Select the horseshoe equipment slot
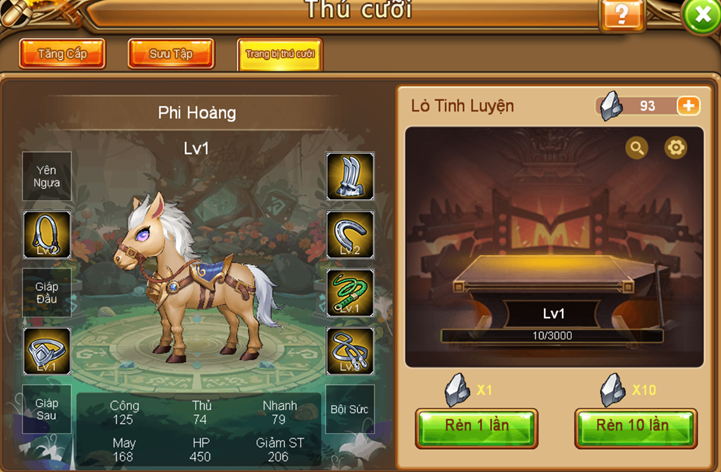 350,234
